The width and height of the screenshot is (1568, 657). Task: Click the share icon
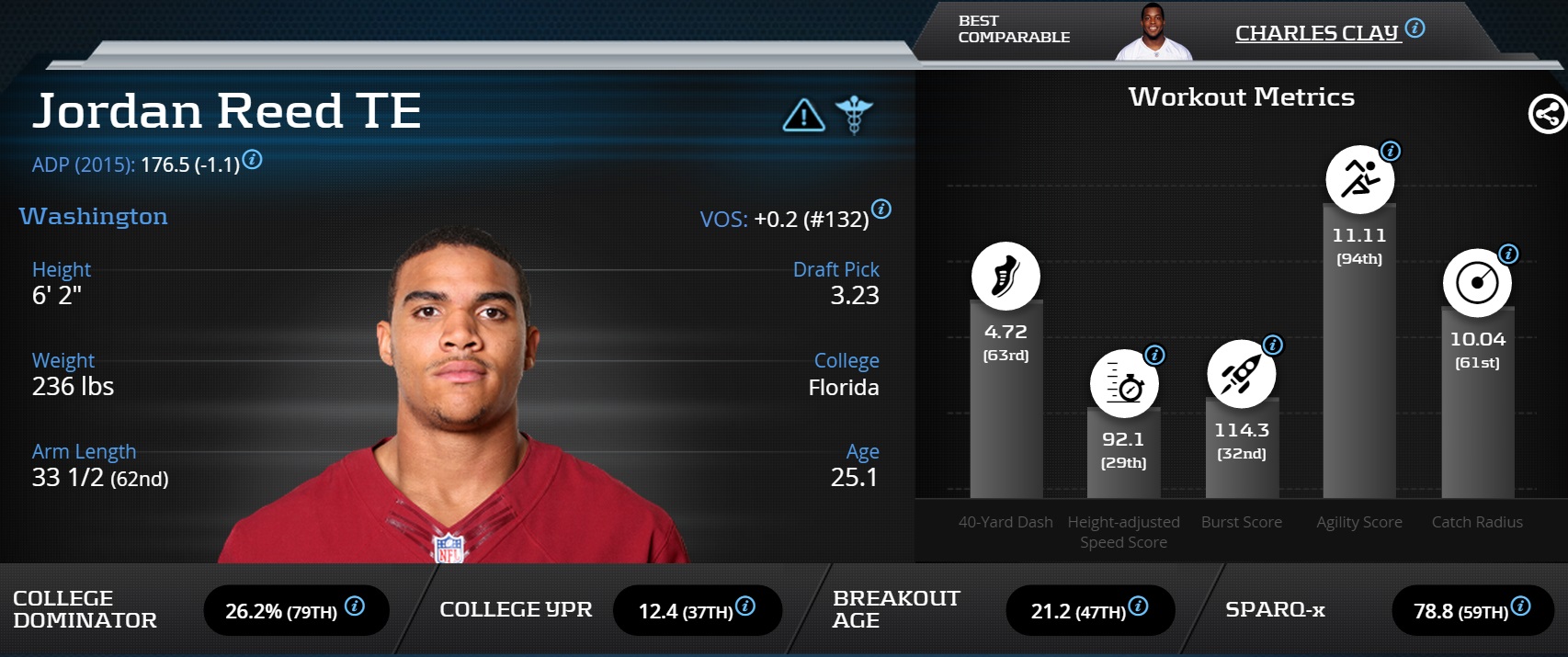point(1547,115)
